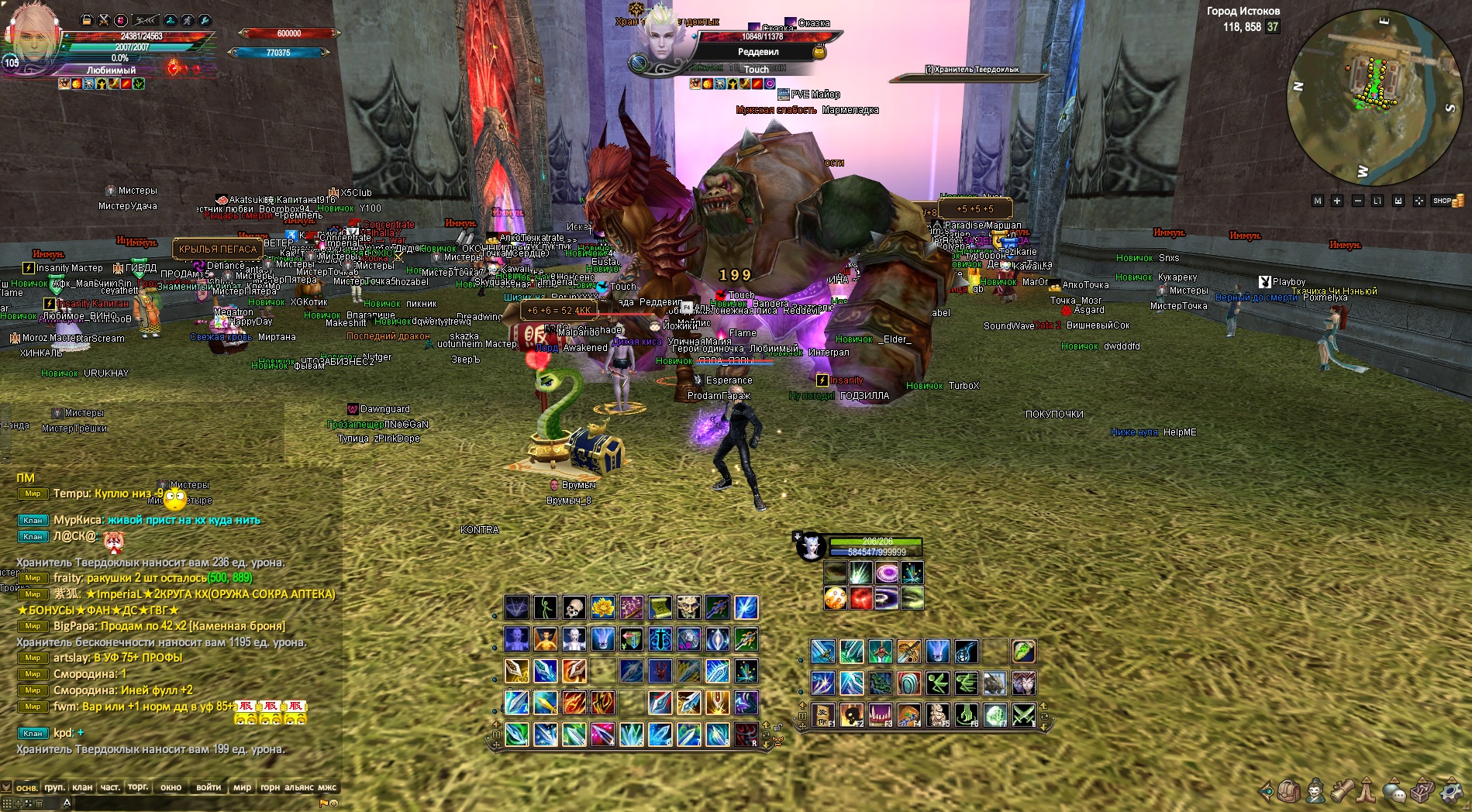1472x812 pixels.
Task: Activate the yellow flower skill icon
Action: [x=603, y=607]
